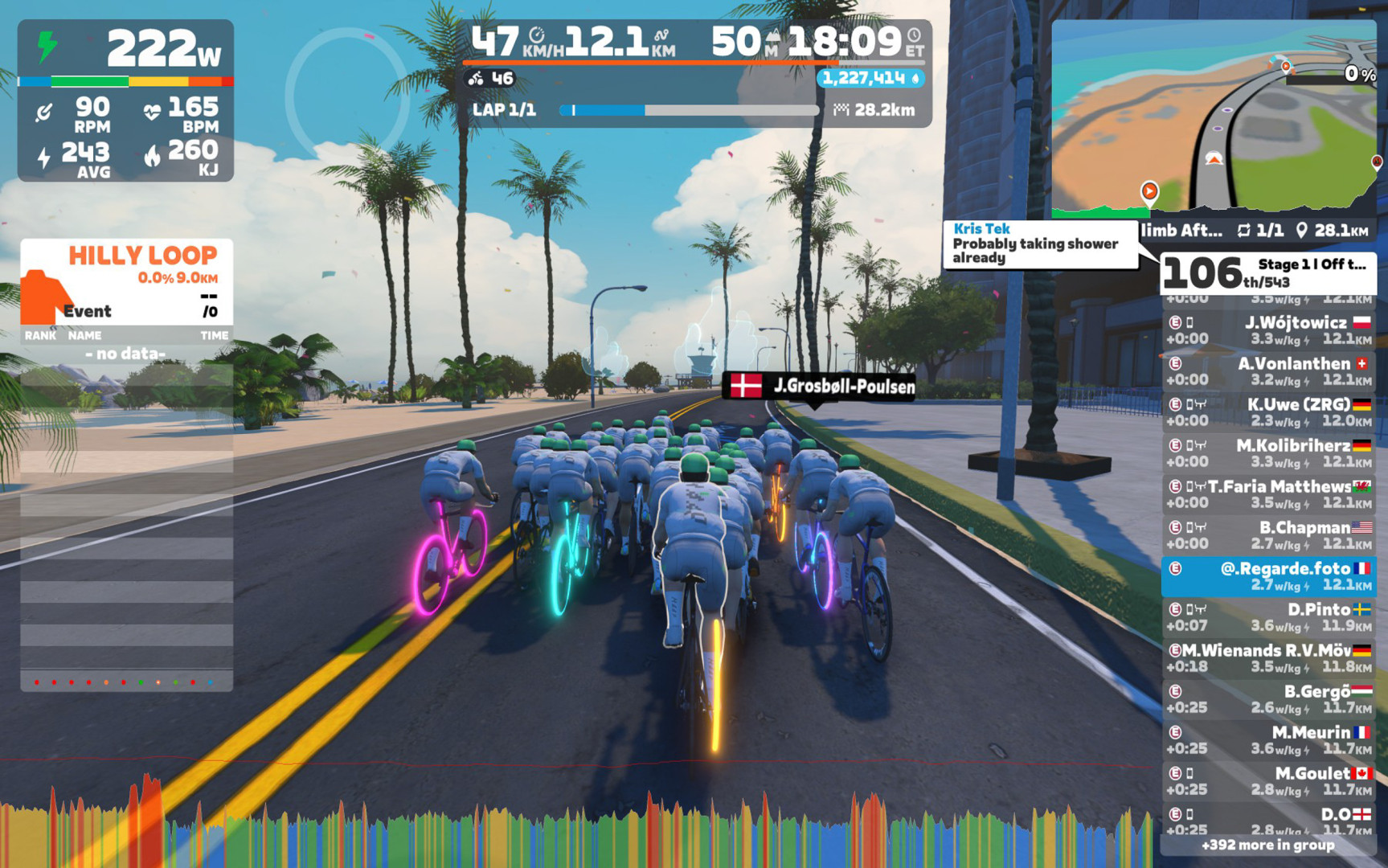Click the 222w power display panel
Image resolution: width=1388 pixels, height=868 pixels.
click(x=126, y=50)
